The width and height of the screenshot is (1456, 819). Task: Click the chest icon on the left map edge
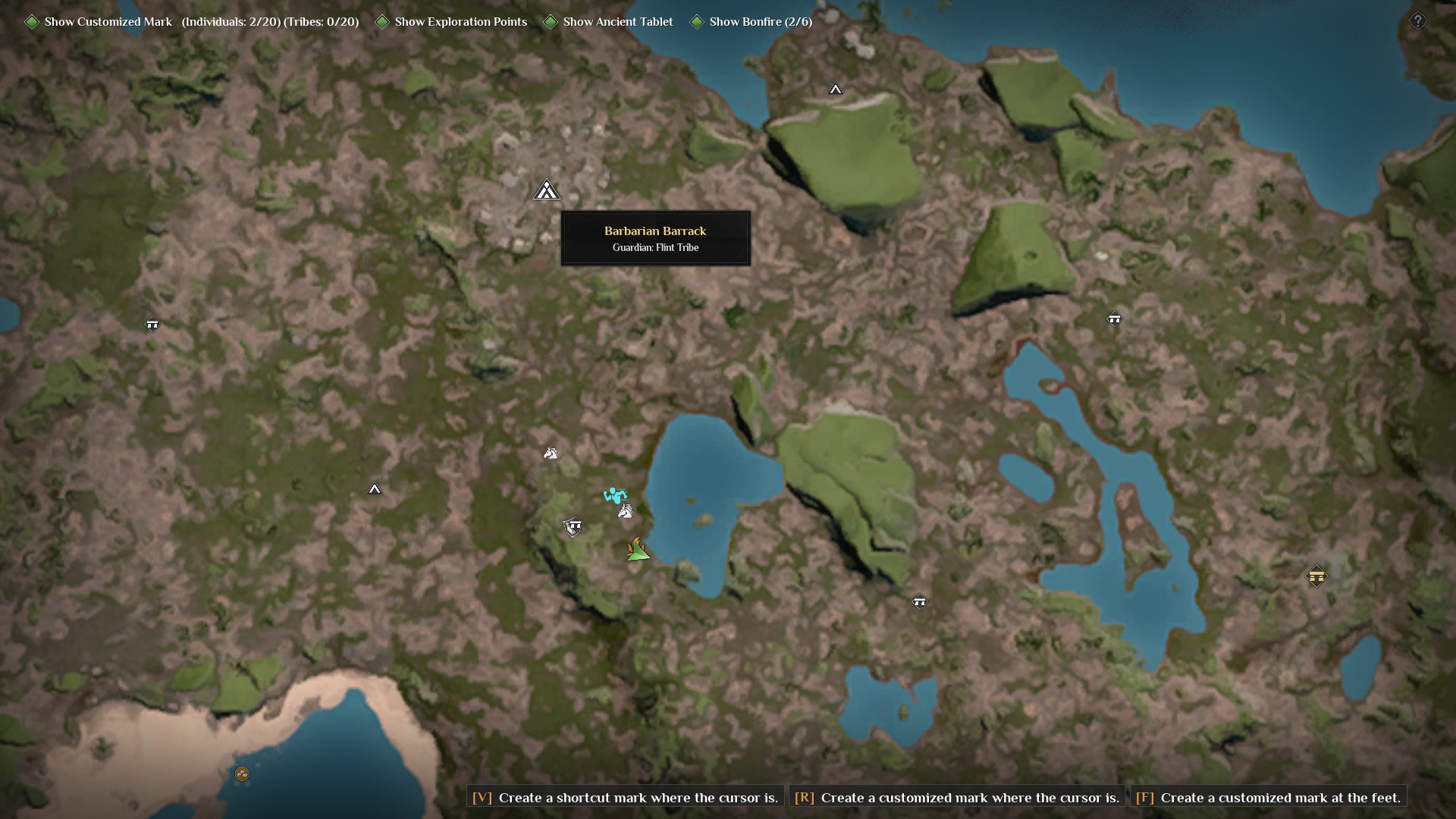coord(152,324)
